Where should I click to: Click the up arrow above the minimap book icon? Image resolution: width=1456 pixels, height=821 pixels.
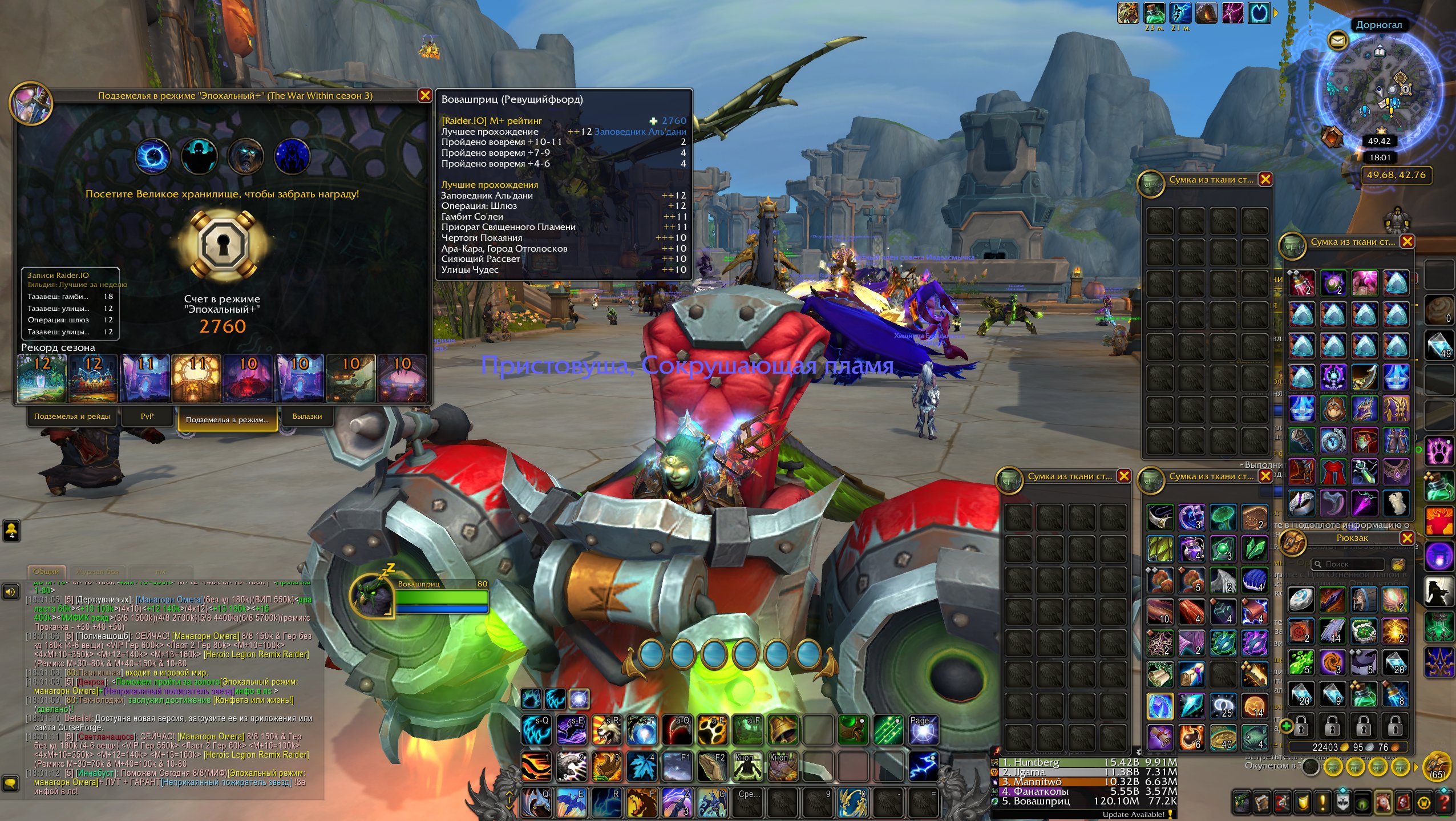(1380, 47)
